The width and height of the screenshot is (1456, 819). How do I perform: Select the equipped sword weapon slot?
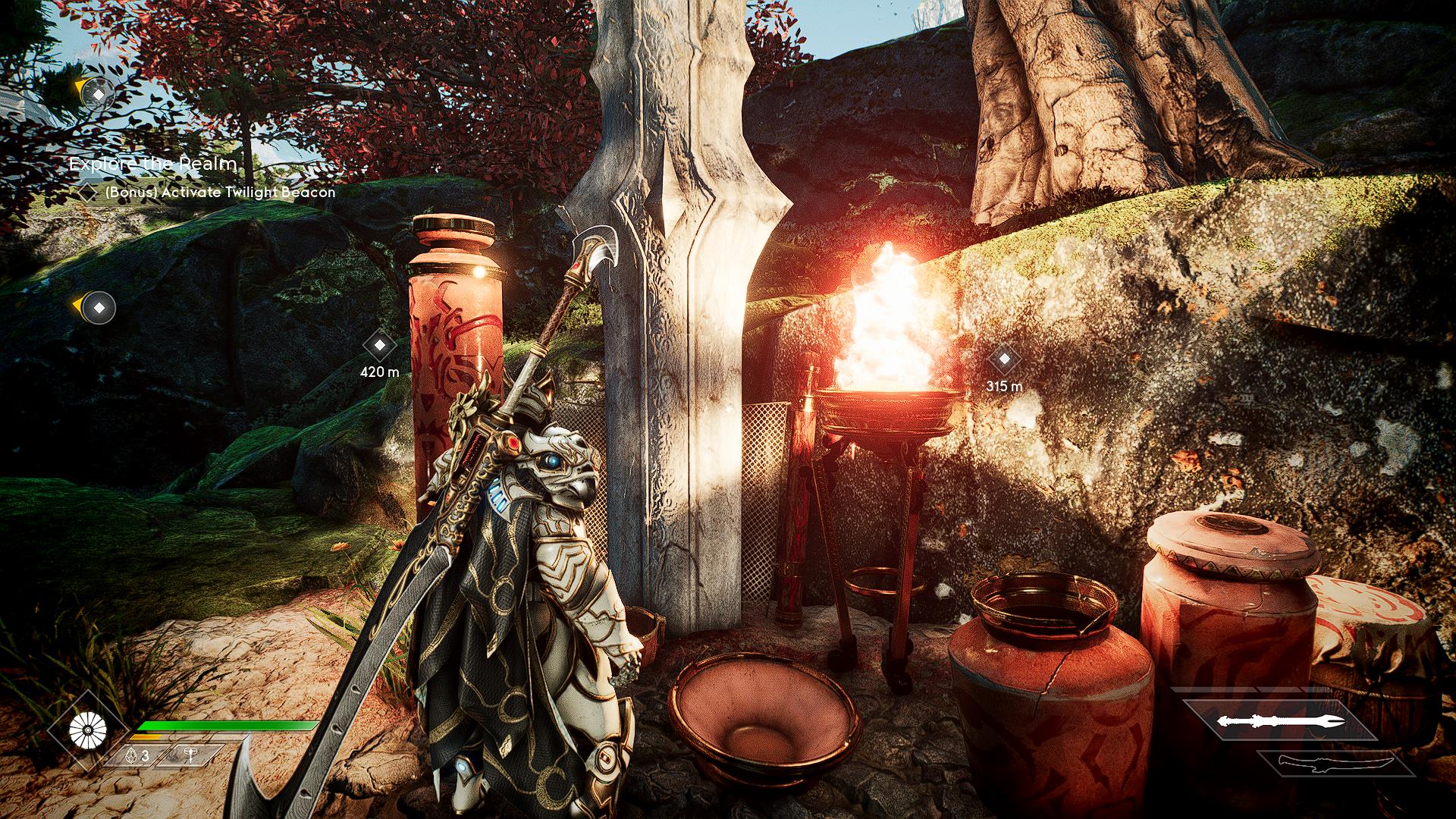tap(1280, 721)
